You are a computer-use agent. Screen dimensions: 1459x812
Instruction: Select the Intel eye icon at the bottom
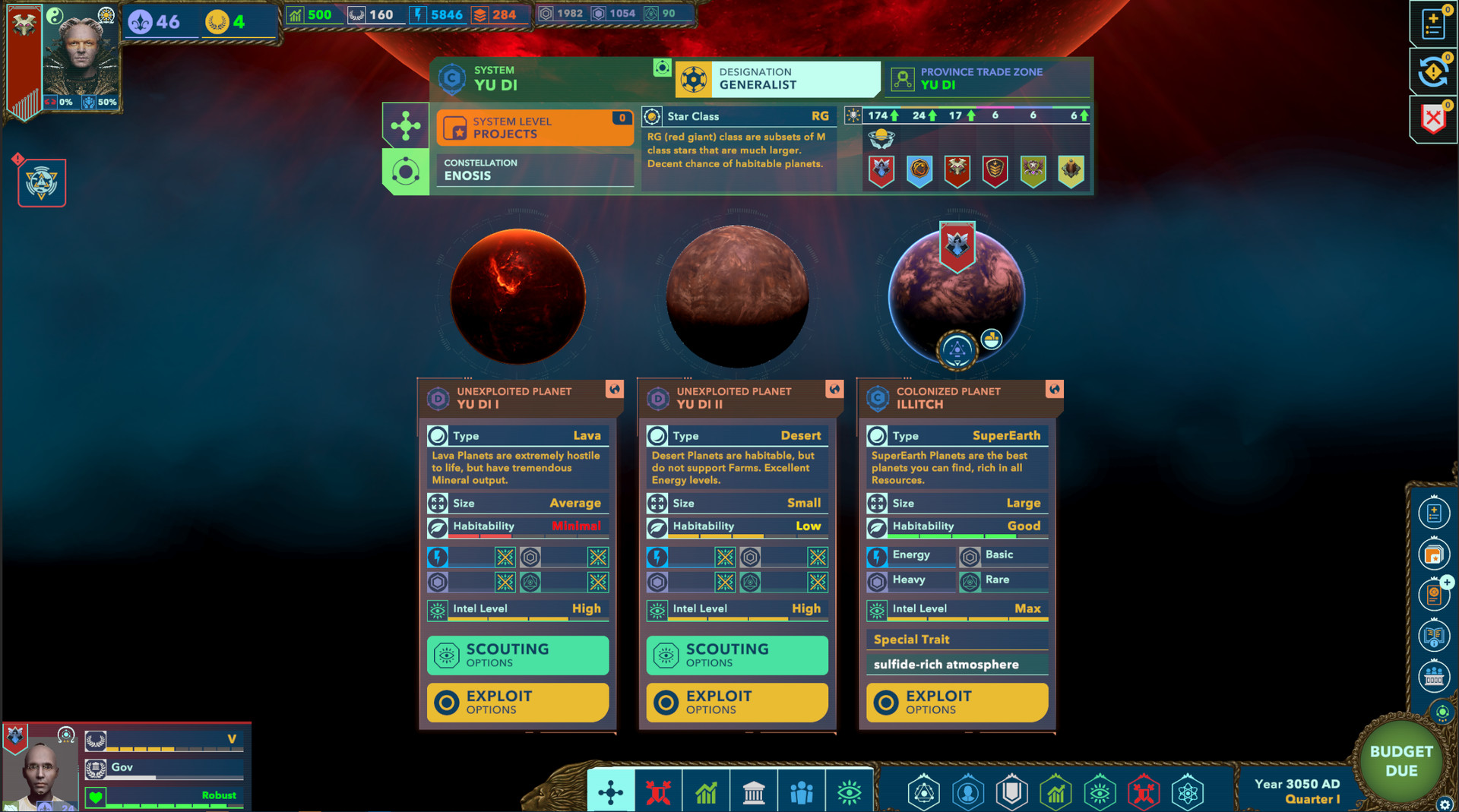pyautogui.click(x=850, y=792)
